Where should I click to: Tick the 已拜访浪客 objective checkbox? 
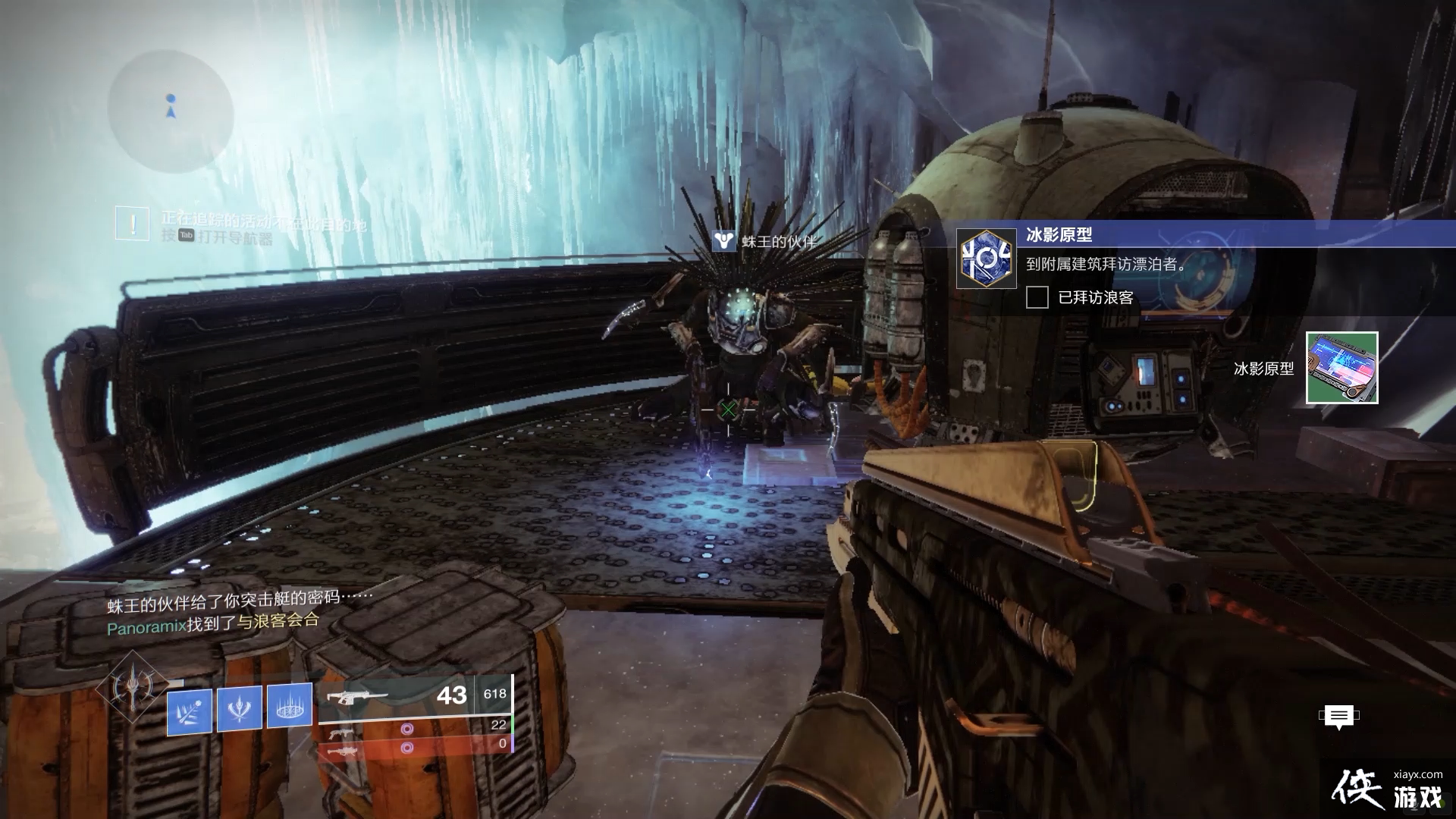click(x=1037, y=297)
